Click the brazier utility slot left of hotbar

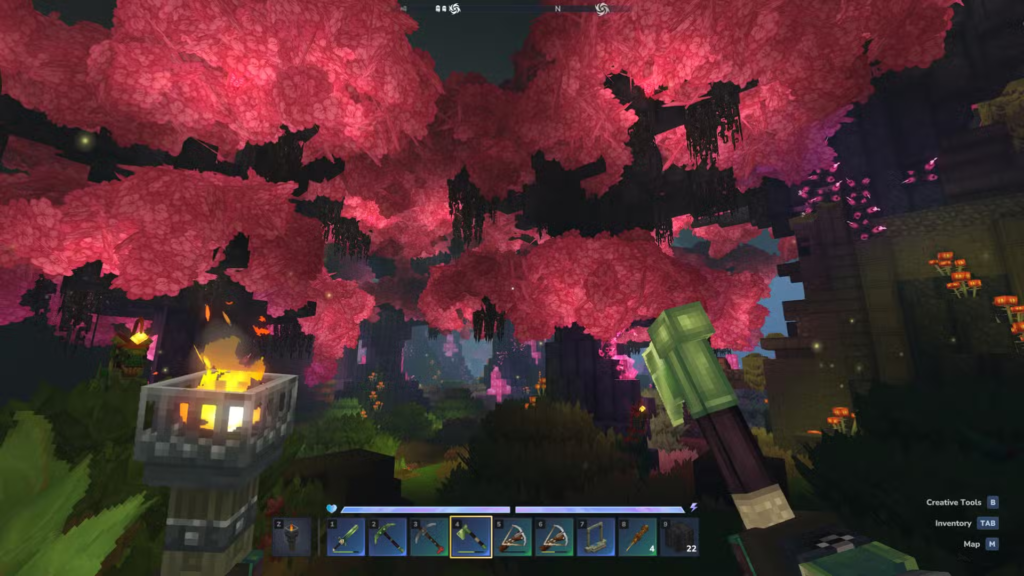[292, 537]
